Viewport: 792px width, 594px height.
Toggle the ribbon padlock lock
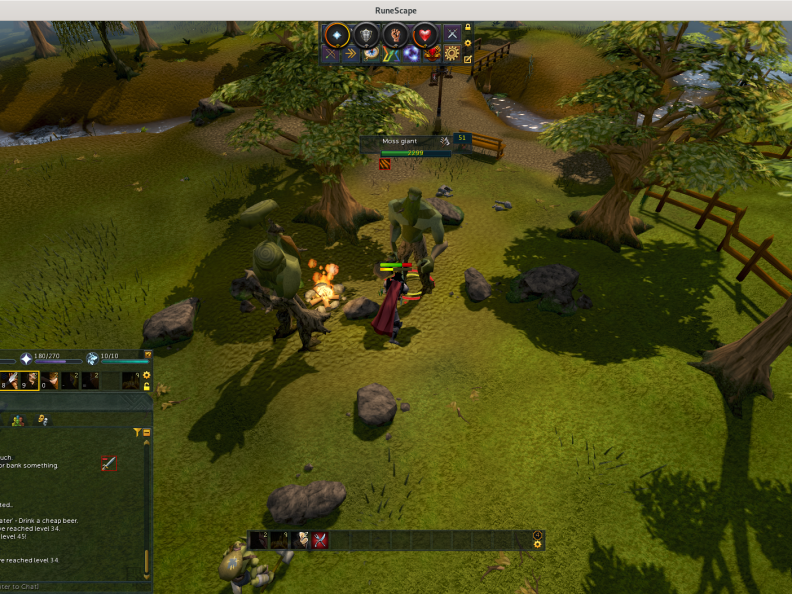467,28
